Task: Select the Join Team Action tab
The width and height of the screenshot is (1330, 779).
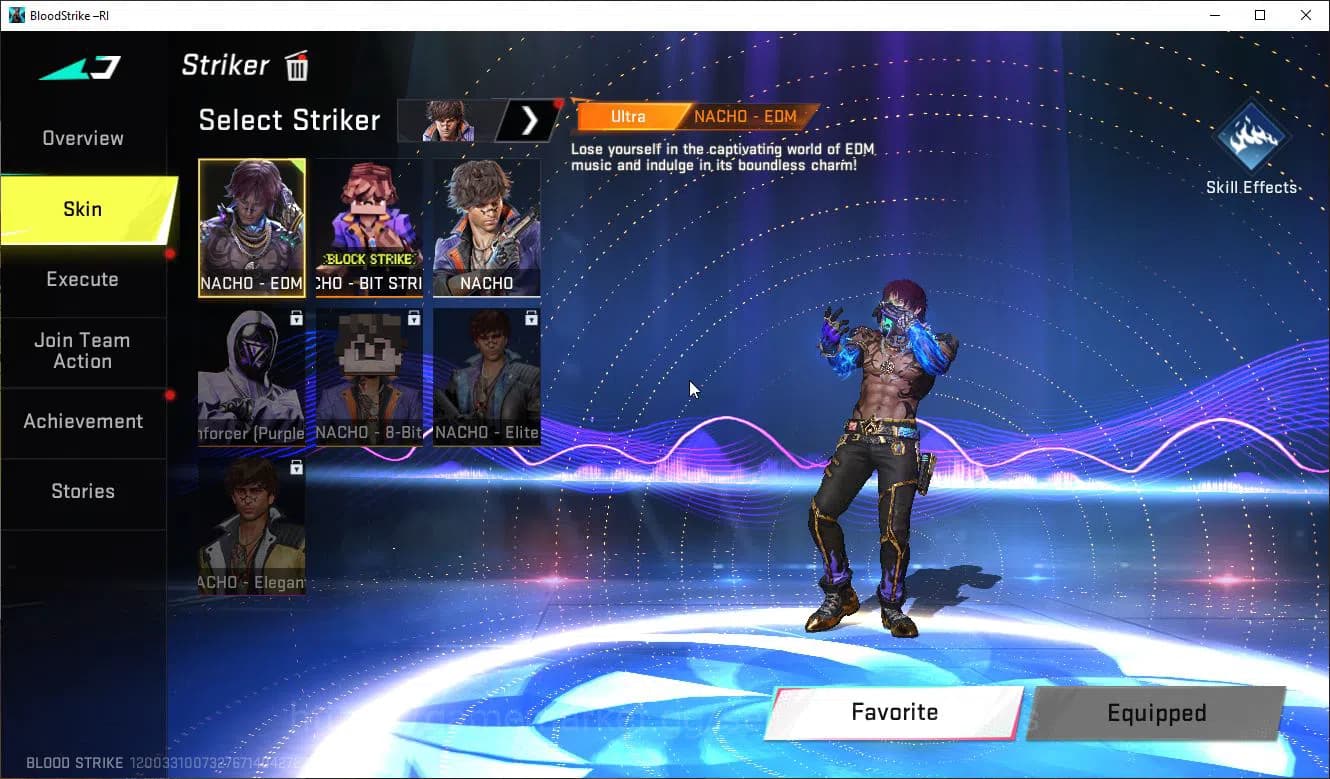Action: [83, 351]
